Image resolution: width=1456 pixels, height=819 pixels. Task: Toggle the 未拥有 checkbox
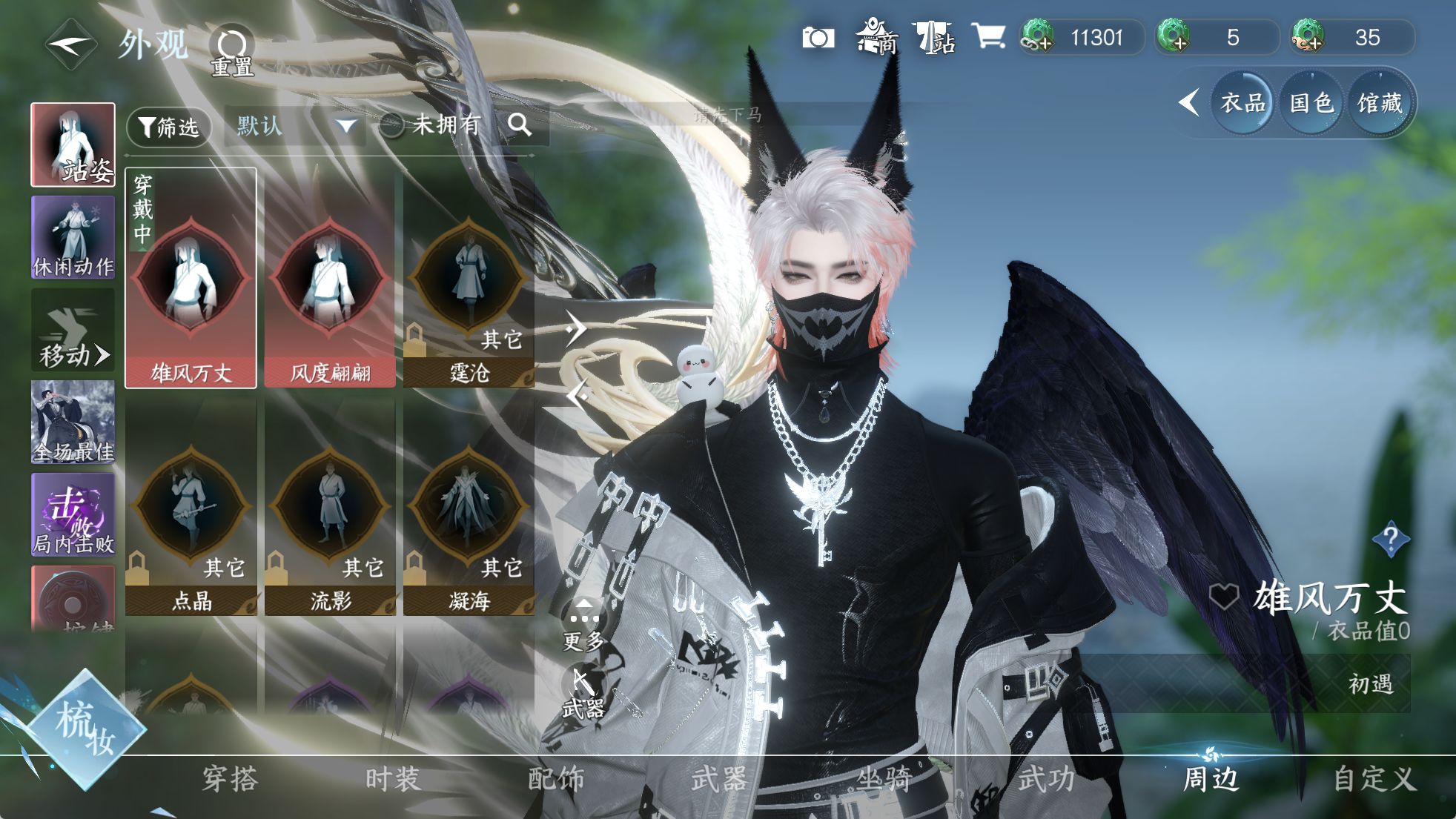tap(391, 126)
